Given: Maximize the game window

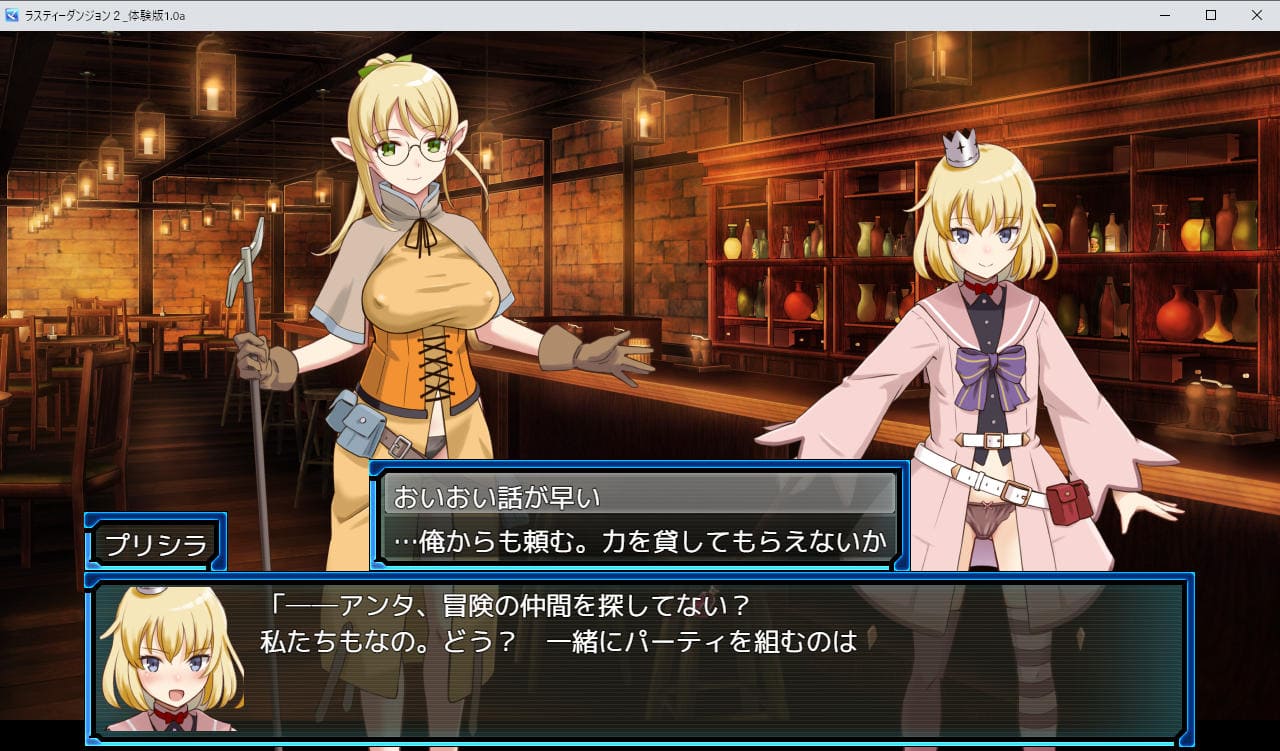Looking at the screenshot, I should (1210, 15).
